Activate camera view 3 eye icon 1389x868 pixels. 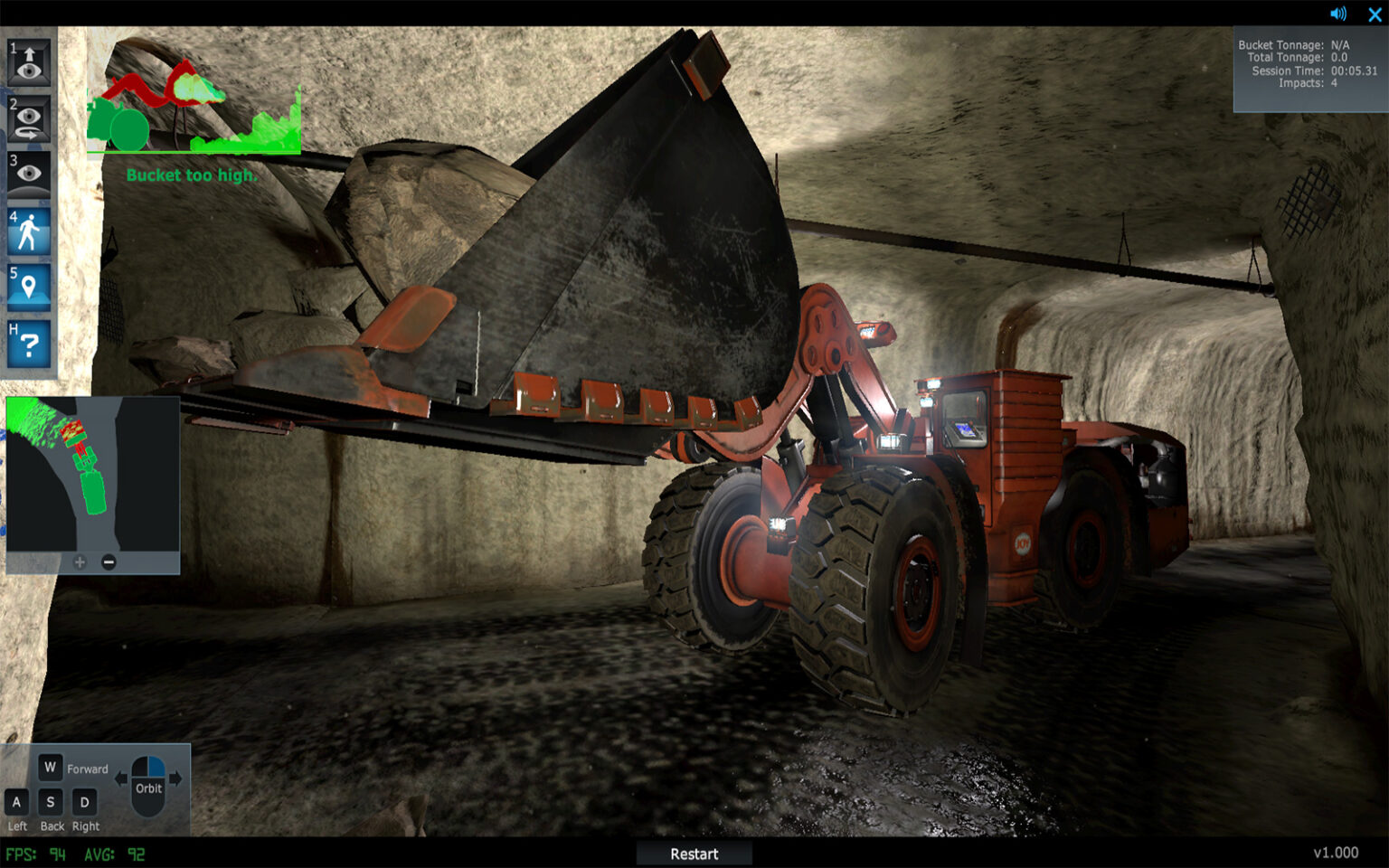tap(28, 174)
